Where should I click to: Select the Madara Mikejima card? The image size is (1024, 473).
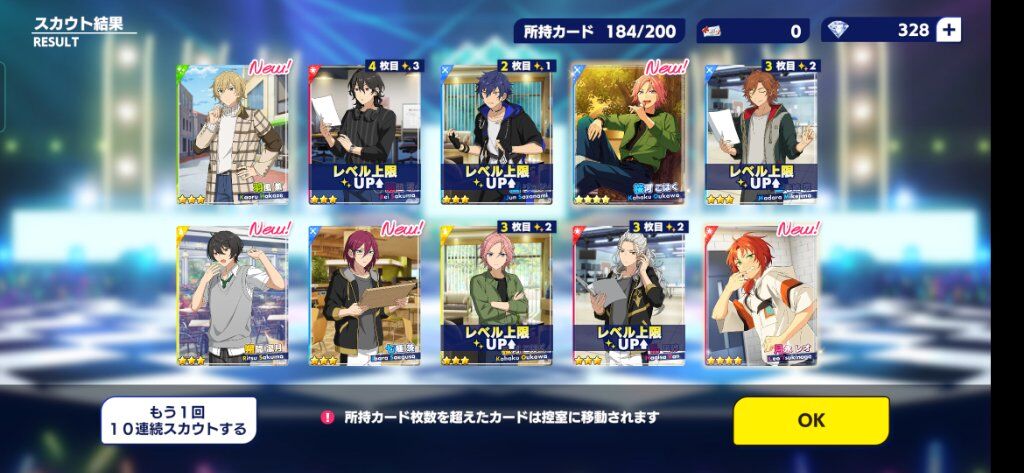(x=761, y=133)
